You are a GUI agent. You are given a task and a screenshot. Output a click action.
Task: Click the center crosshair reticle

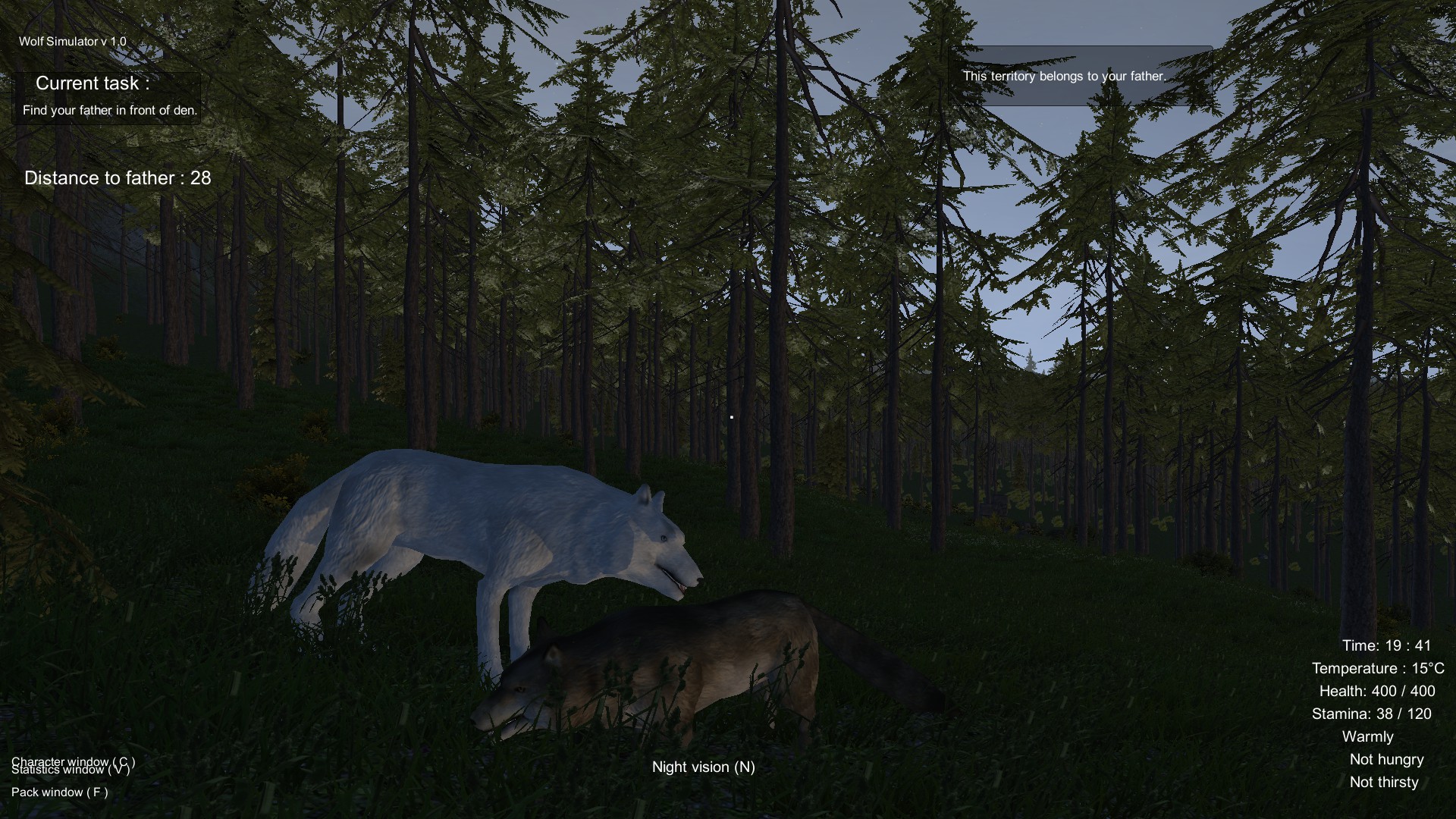tap(730, 416)
